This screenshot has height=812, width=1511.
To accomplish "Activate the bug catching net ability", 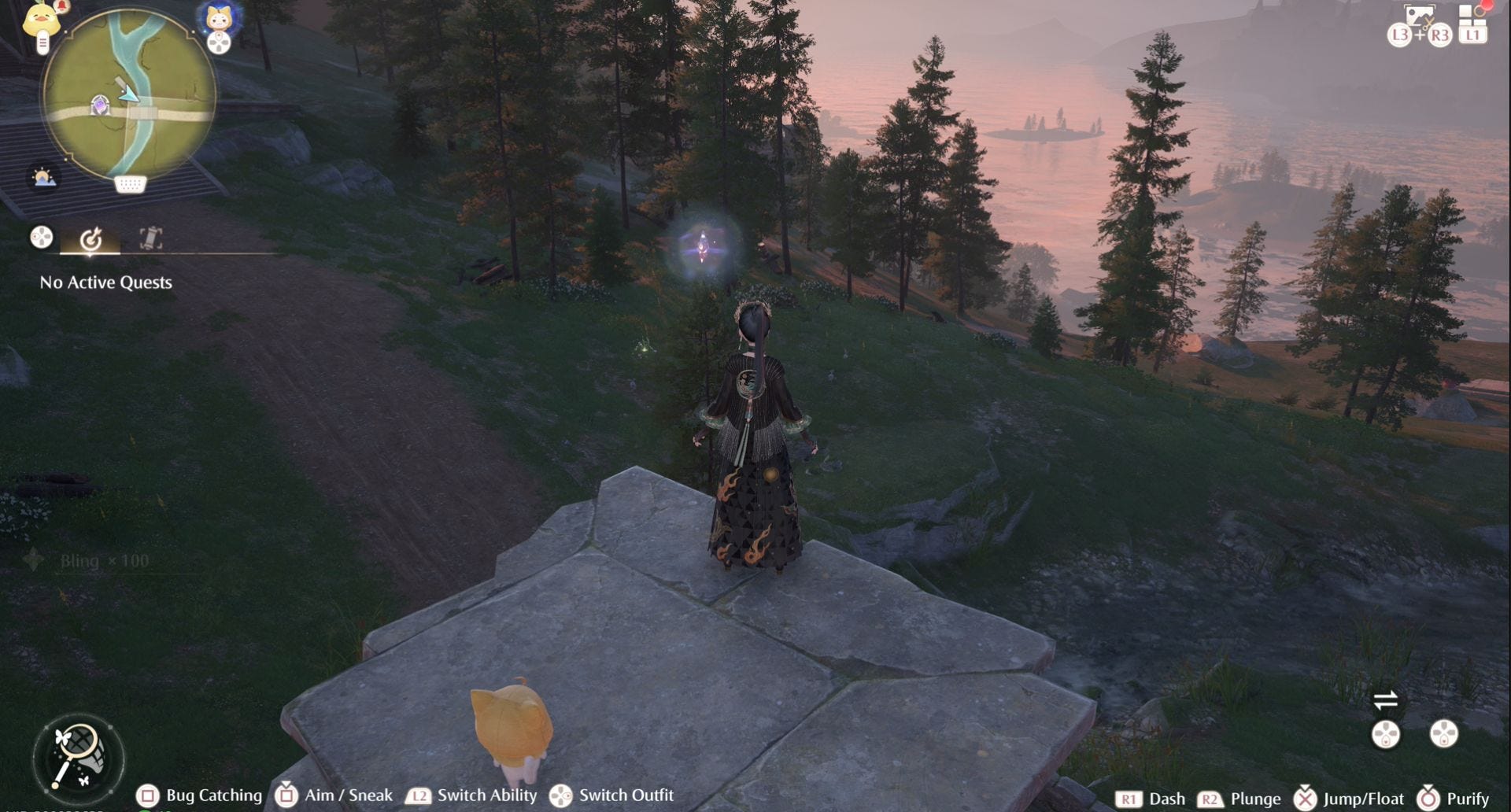I will click(x=78, y=757).
